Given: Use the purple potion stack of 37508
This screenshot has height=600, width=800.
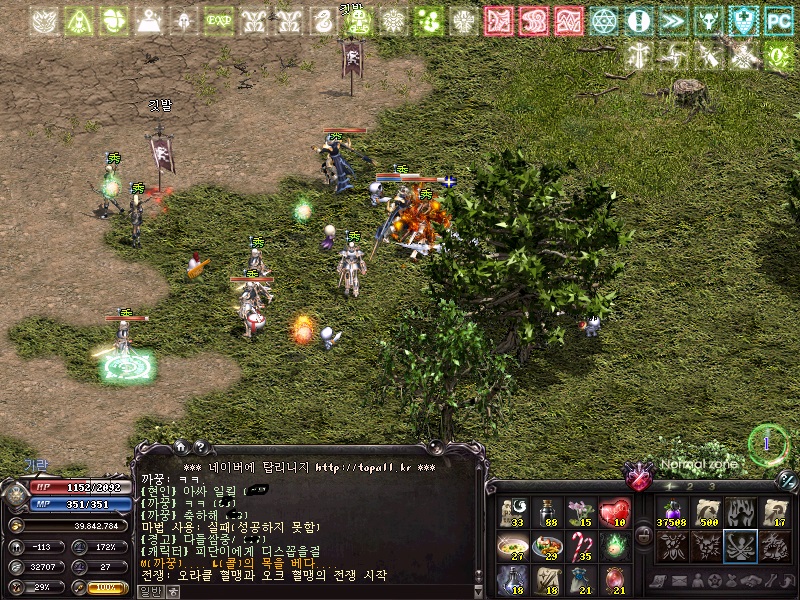Looking at the screenshot, I should pos(672,513).
